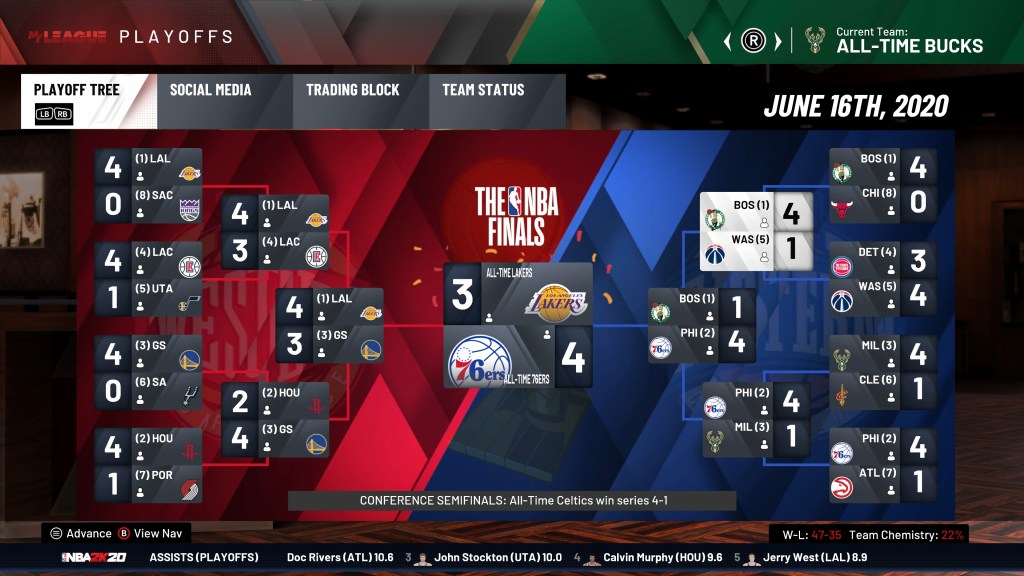Select the Celtics vs Bulls first-round series
Image resolution: width=1024 pixels, height=576 pixels.
coord(883,185)
